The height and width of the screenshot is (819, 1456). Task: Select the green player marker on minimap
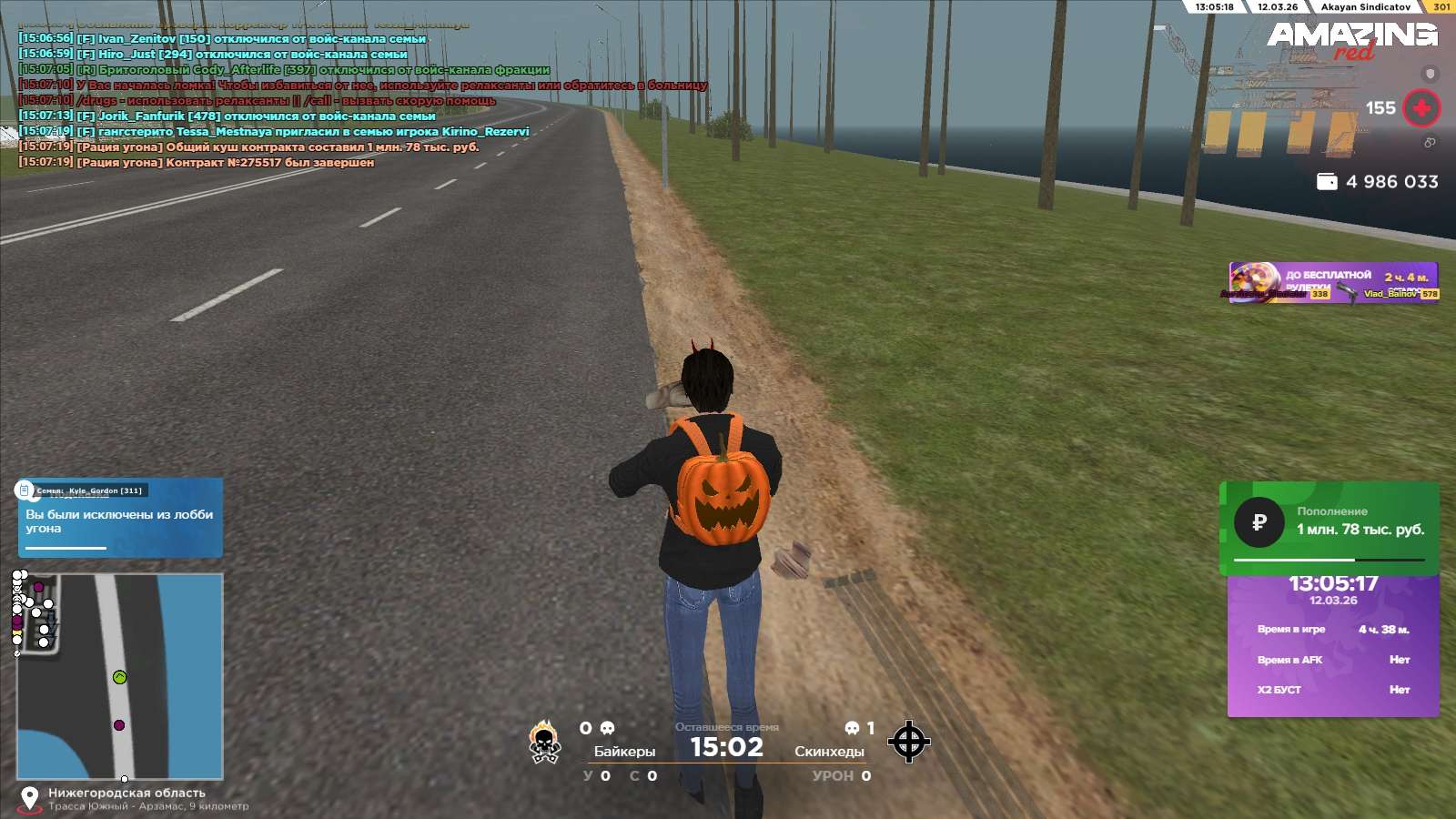pos(119,677)
